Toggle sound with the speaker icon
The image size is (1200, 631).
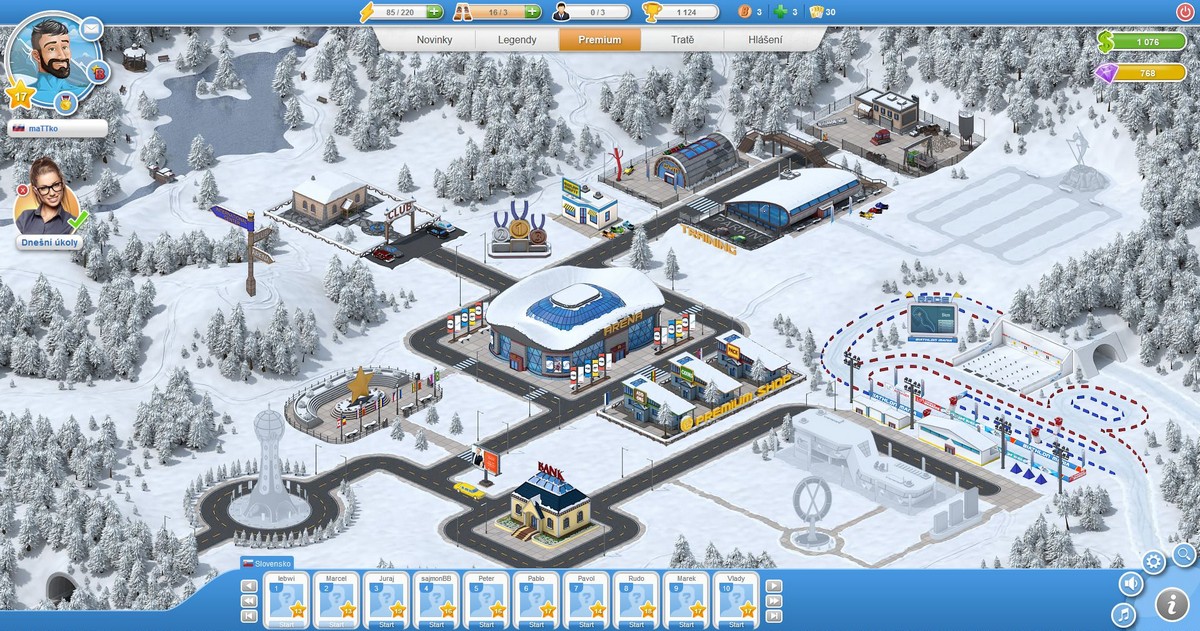(1131, 583)
